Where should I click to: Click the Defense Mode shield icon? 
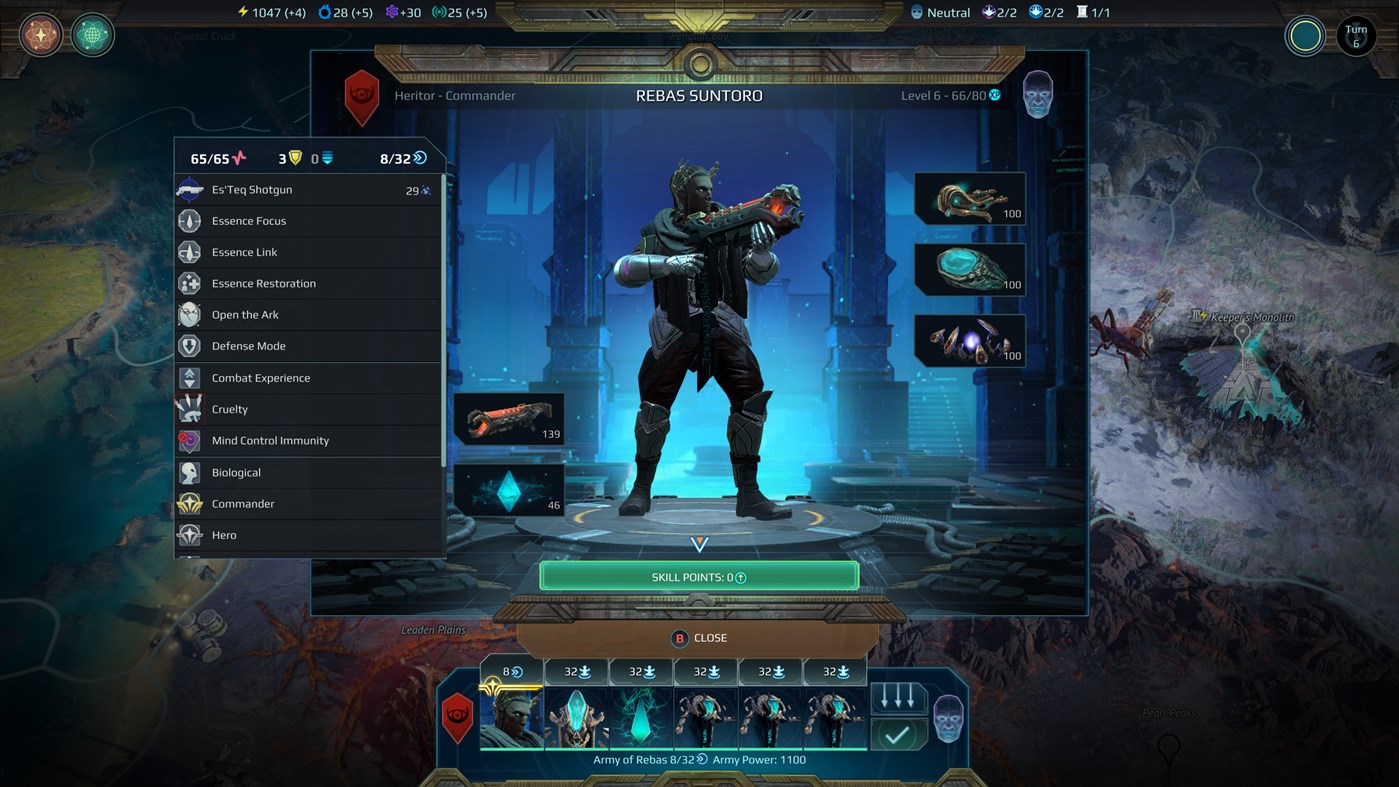click(x=190, y=346)
